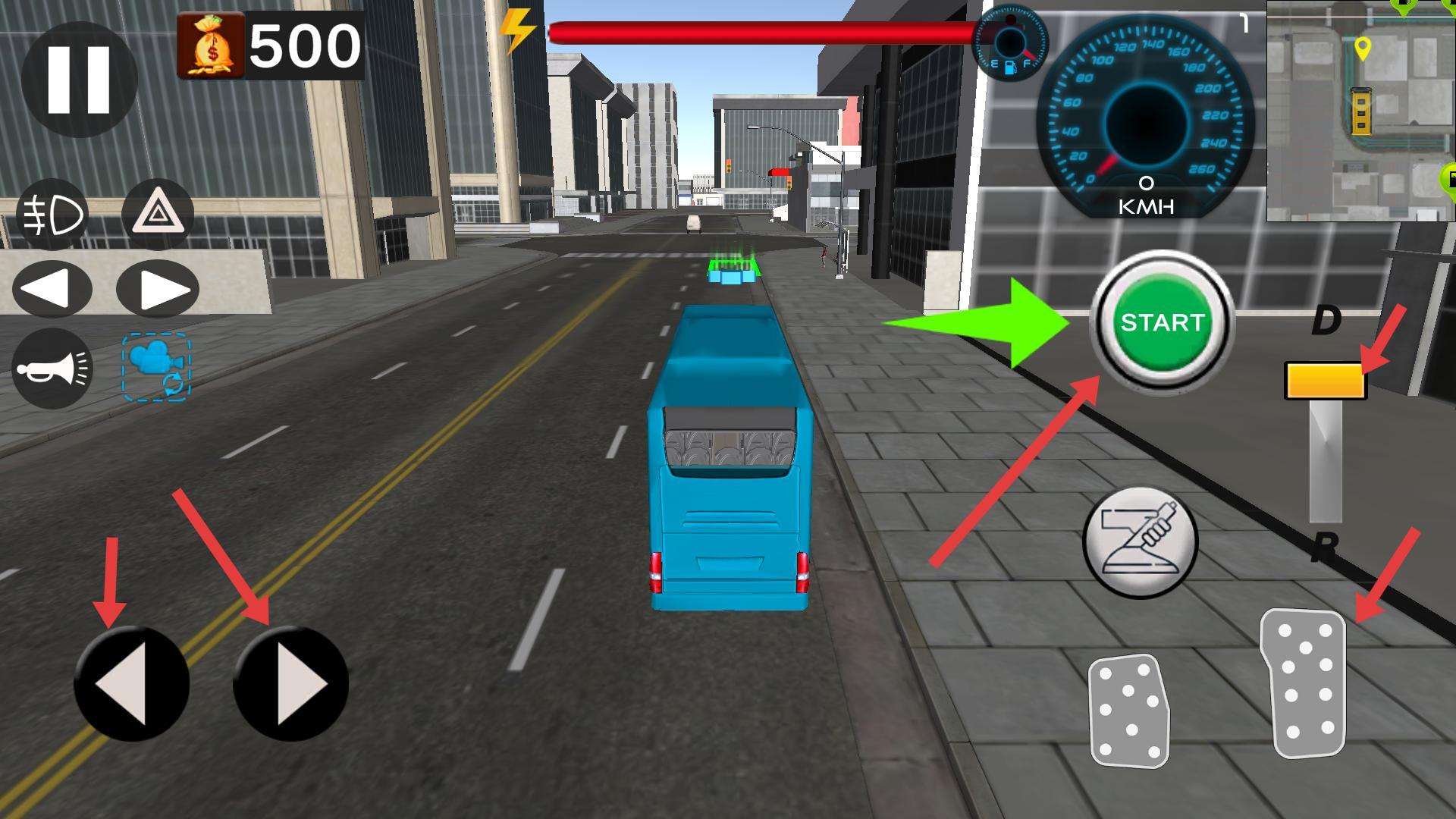Turn on the left indicator signal

point(52,290)
